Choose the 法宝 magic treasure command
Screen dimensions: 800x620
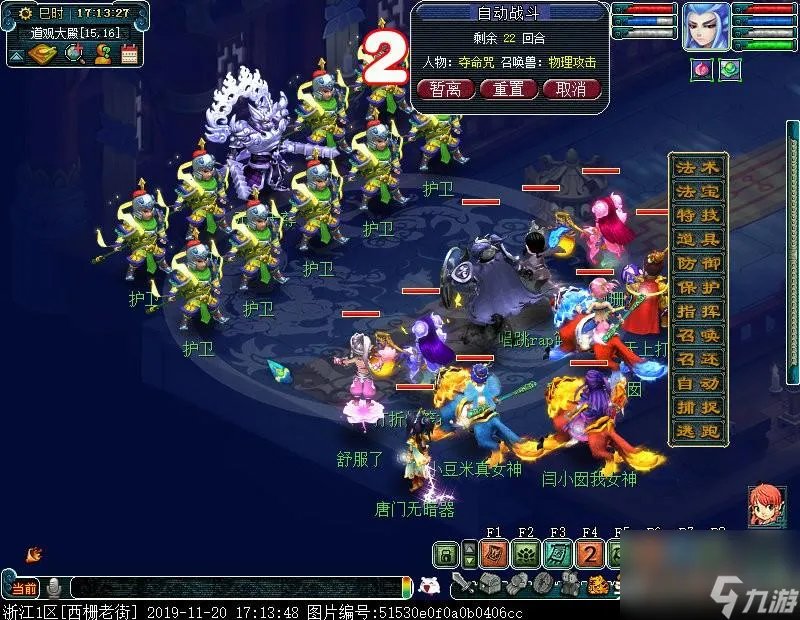(x=697, y=191)
